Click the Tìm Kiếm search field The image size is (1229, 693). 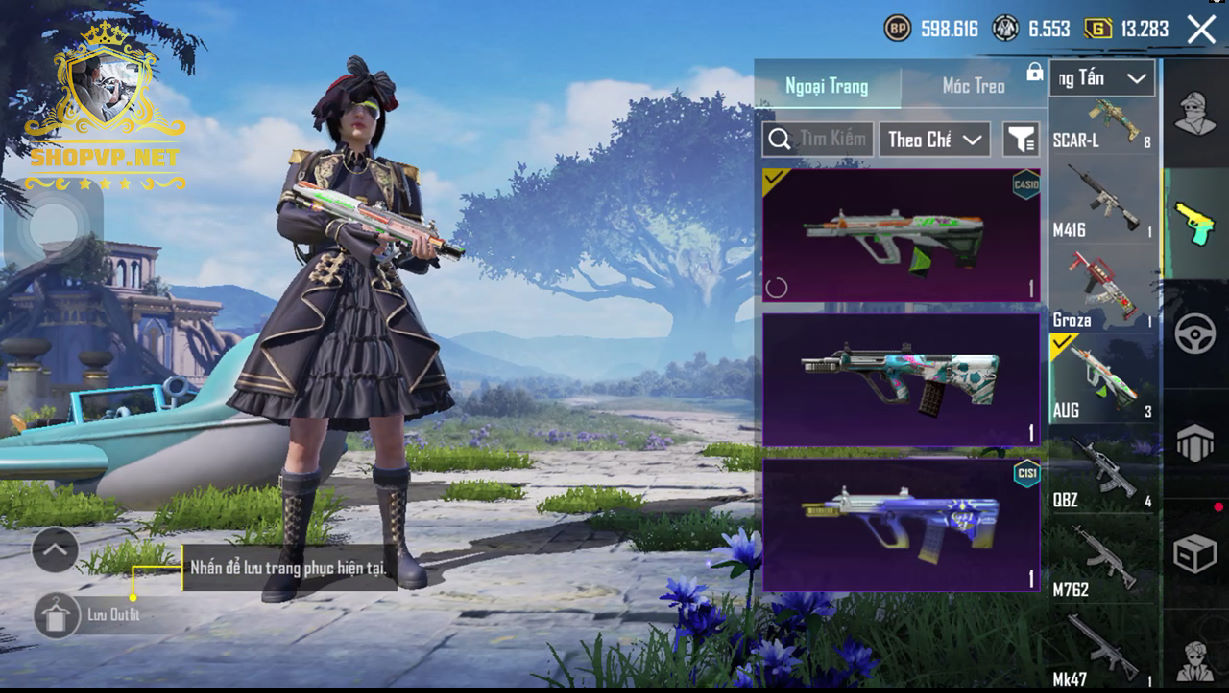click(x=819, y=140)
